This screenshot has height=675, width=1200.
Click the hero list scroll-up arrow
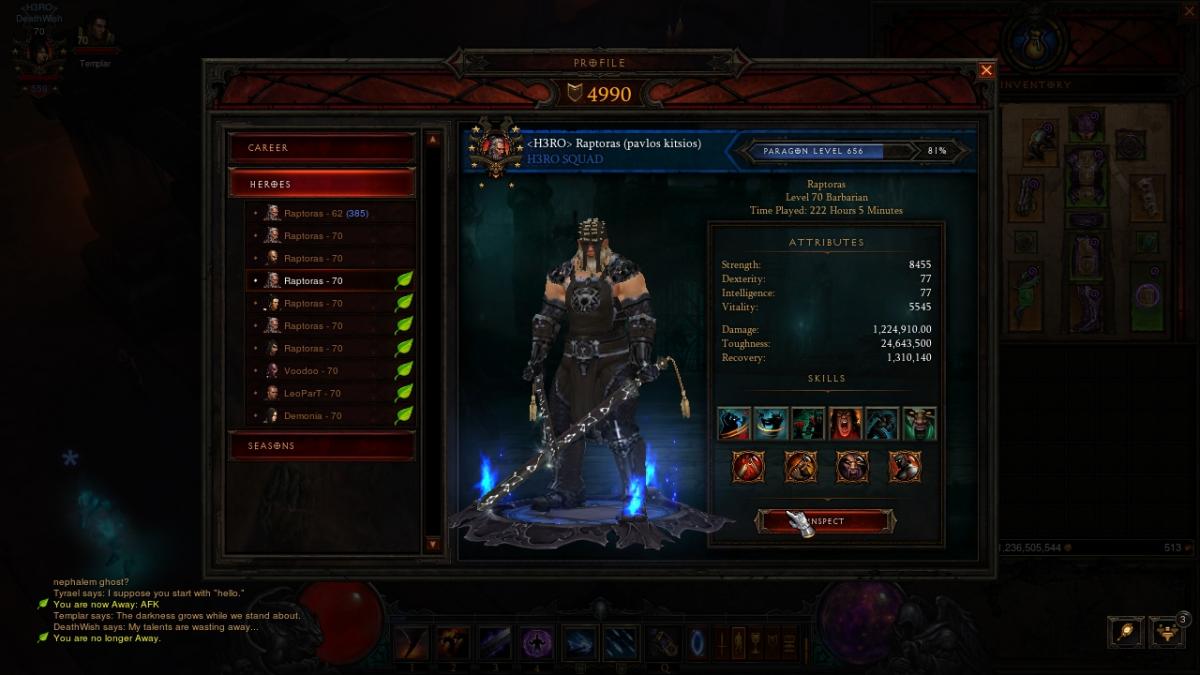click(433, 140)
